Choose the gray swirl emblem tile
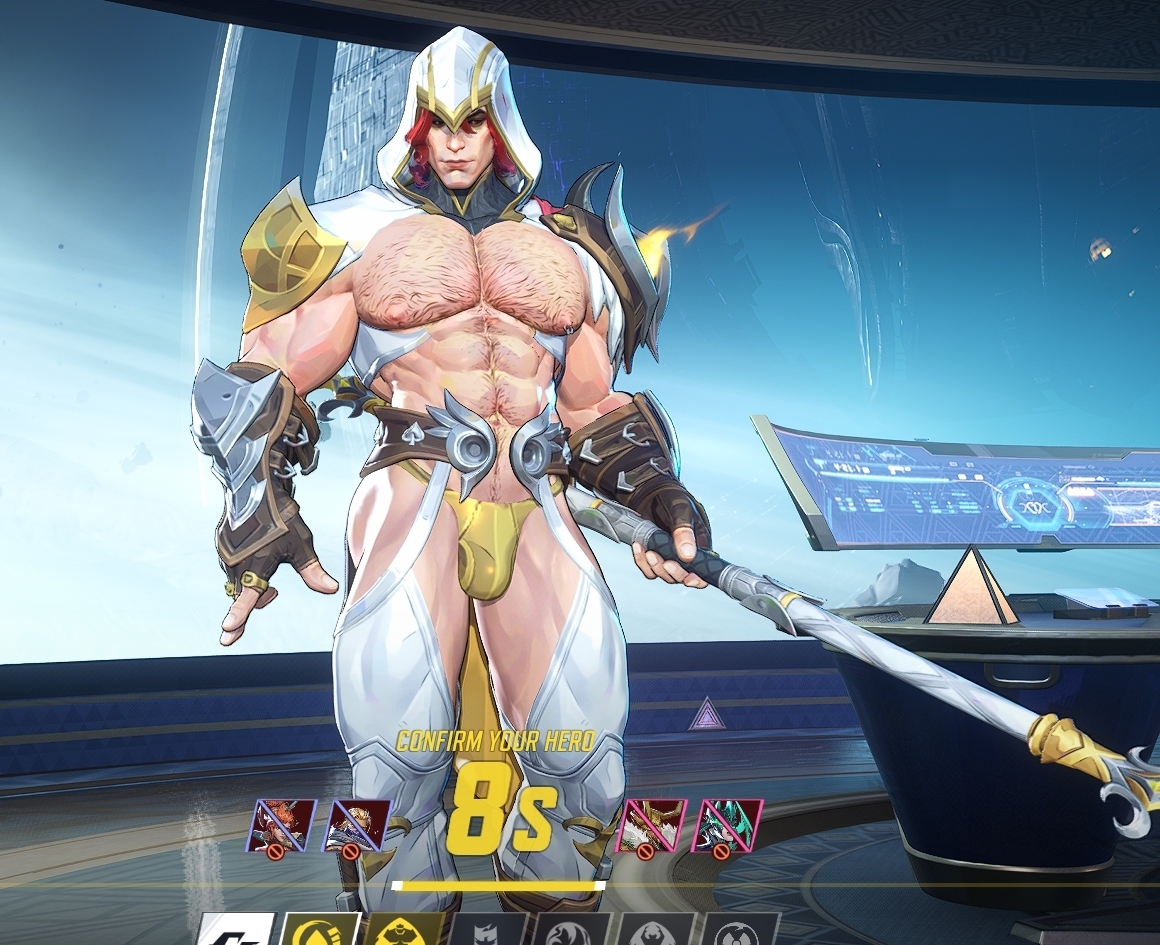The width and height of the screenshot is (1160, 945). click(572, 931)
